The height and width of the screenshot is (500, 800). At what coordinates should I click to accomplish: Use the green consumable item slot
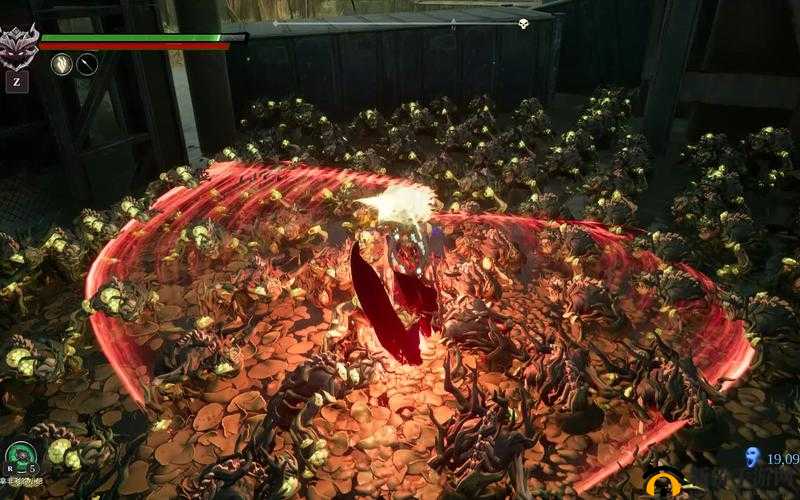tap(20, 457)
